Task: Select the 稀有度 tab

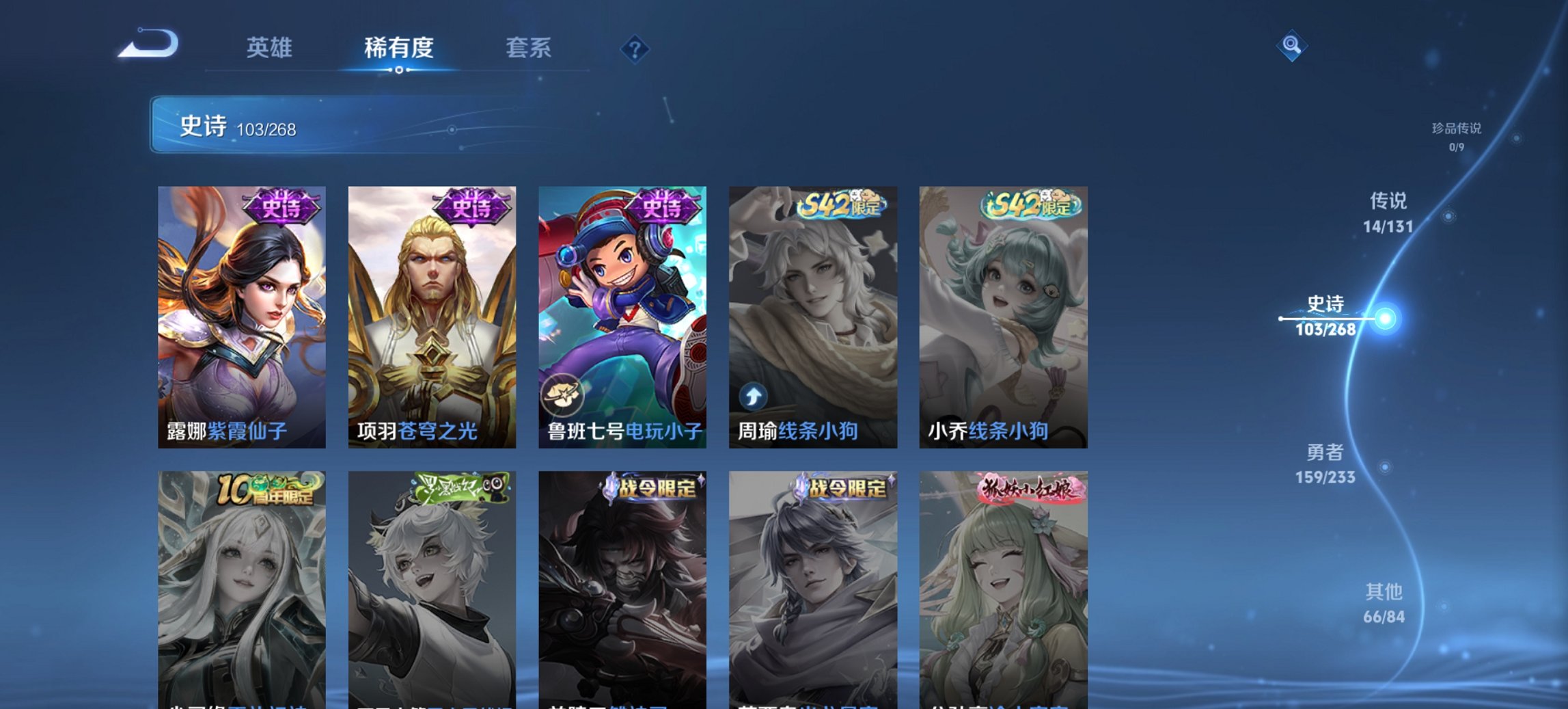Action: point(400,48)
